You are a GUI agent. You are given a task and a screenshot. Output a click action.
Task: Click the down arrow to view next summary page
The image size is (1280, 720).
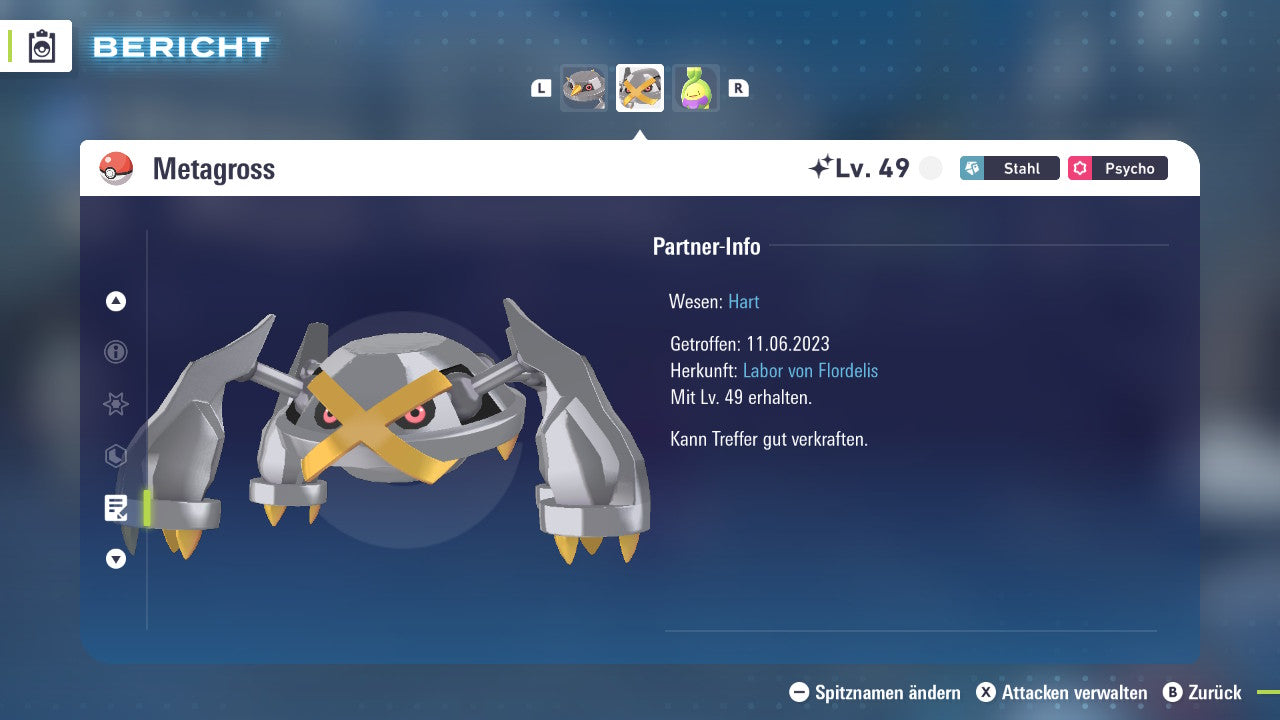pos(115,559)
